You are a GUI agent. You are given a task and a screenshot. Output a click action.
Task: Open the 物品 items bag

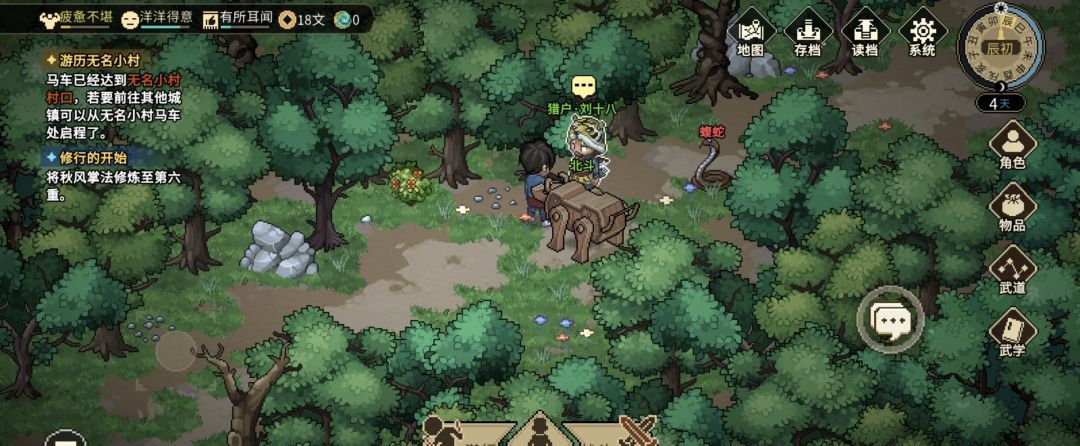coord(1012,207)
